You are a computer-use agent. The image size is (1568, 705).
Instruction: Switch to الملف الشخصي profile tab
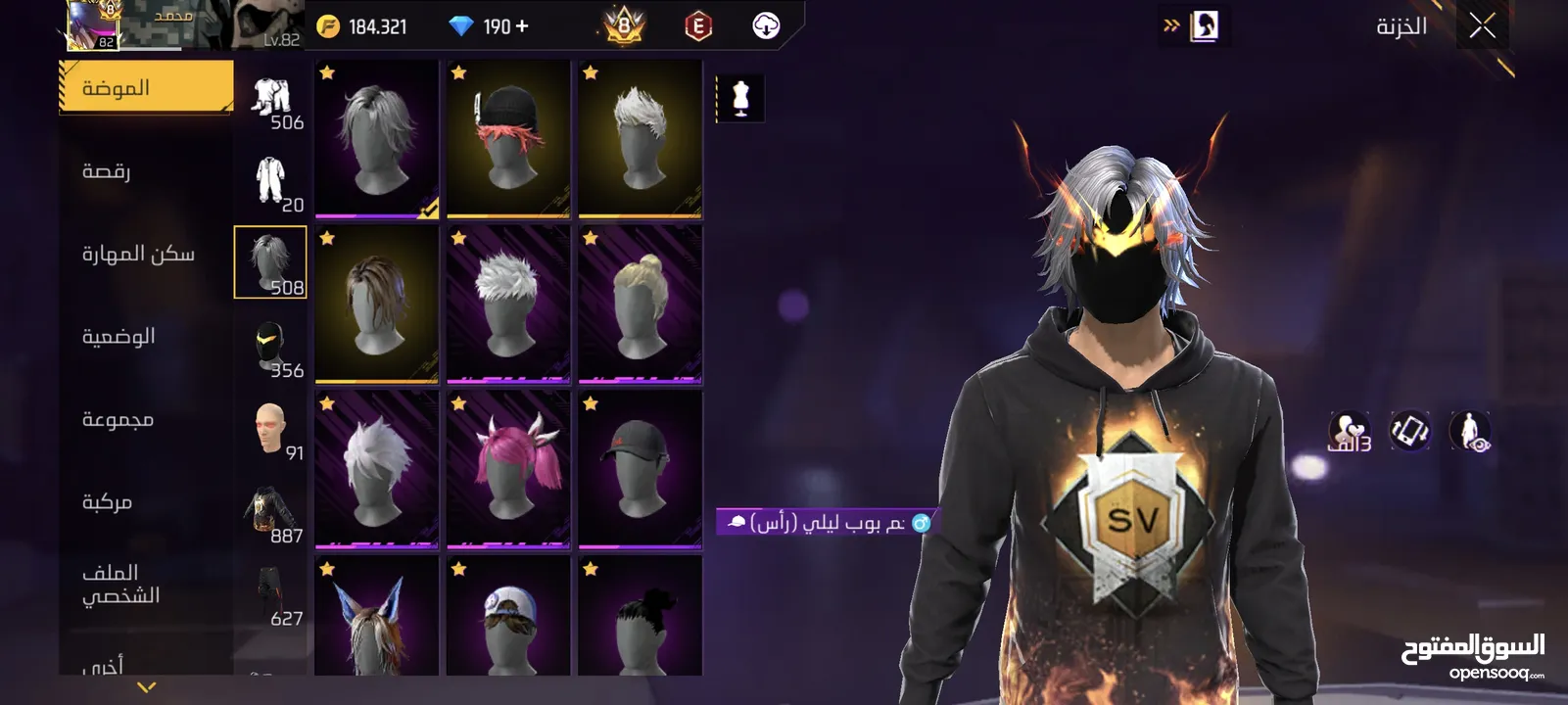pos(120,585)
